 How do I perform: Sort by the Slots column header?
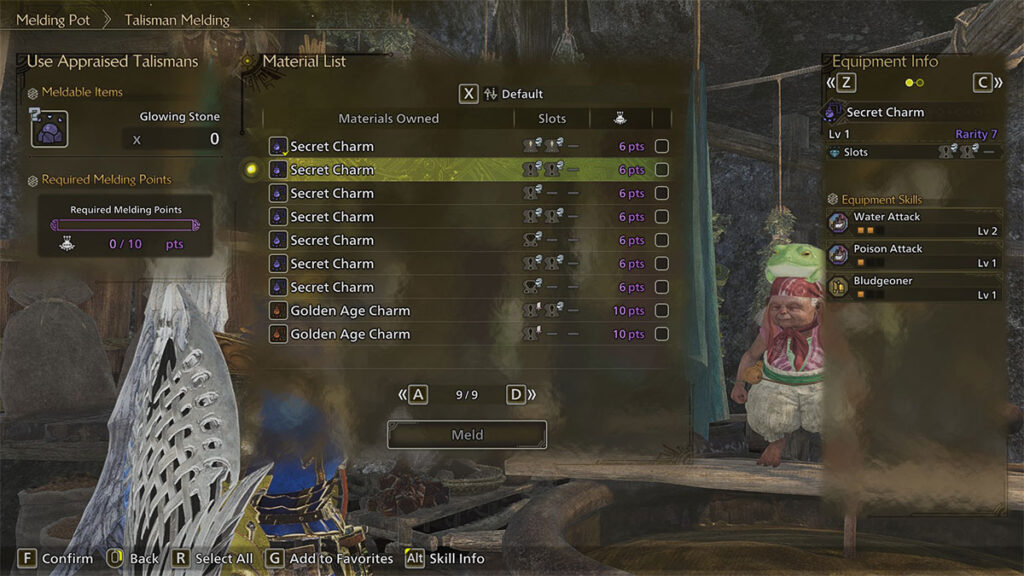click(x=552, y=118)
